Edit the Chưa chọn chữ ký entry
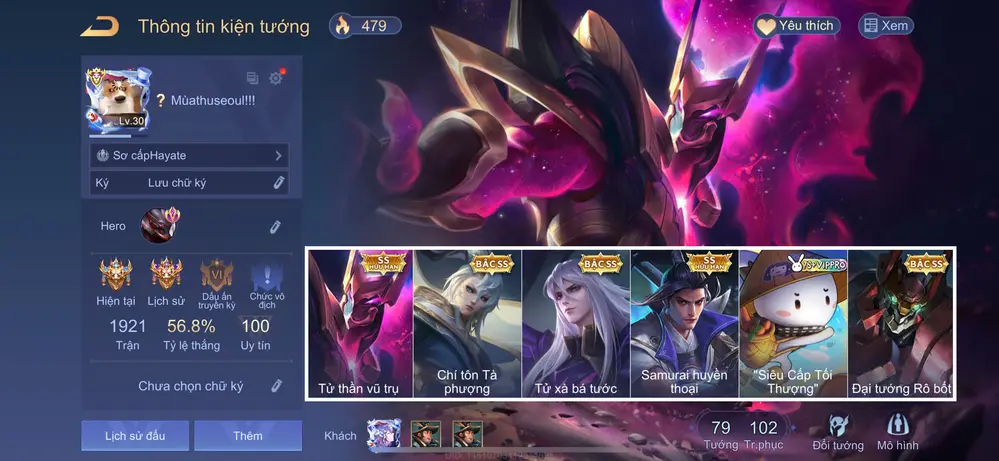999x461 pixels. click(276, 386)
